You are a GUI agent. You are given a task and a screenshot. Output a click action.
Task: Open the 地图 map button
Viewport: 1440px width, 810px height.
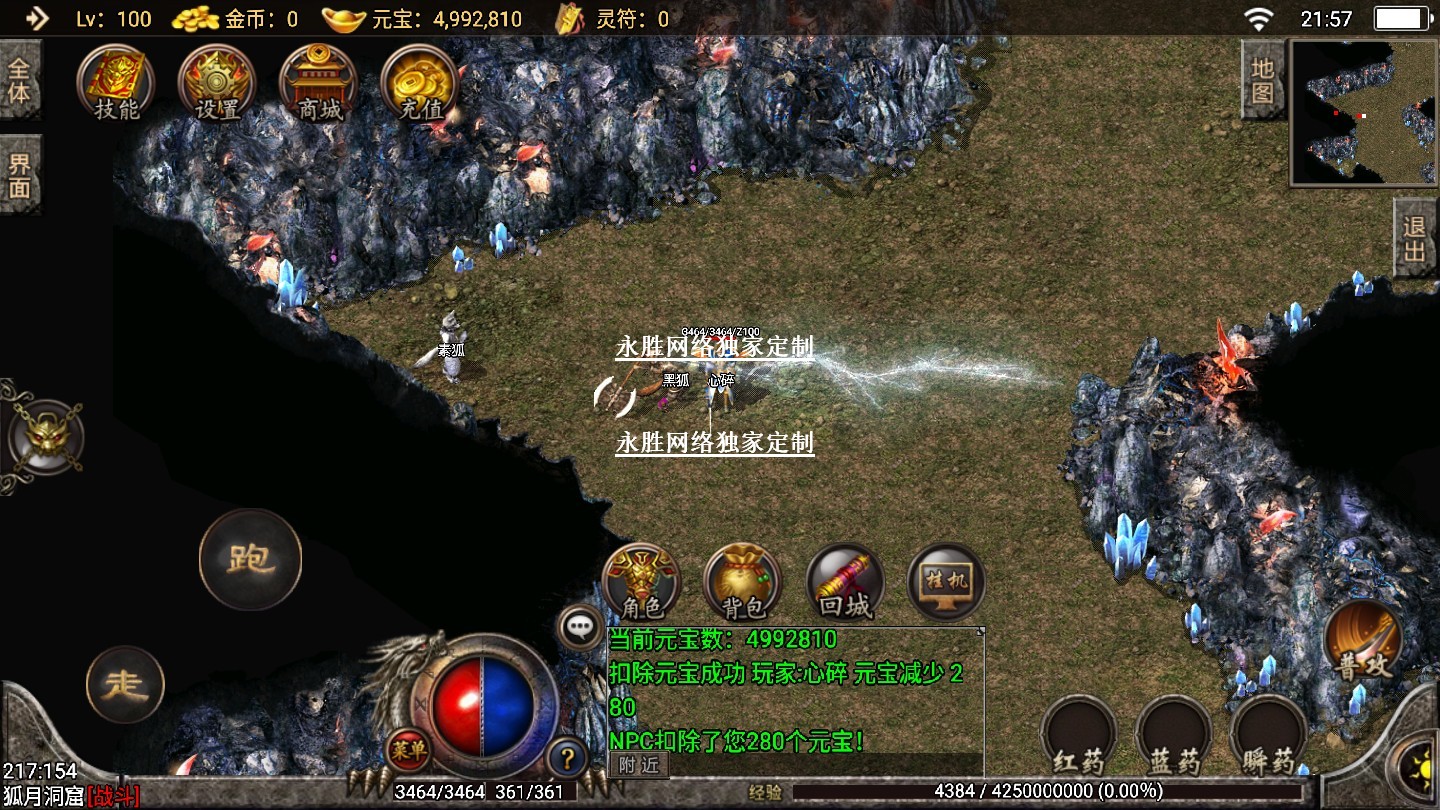click(x=1262, y=81)
